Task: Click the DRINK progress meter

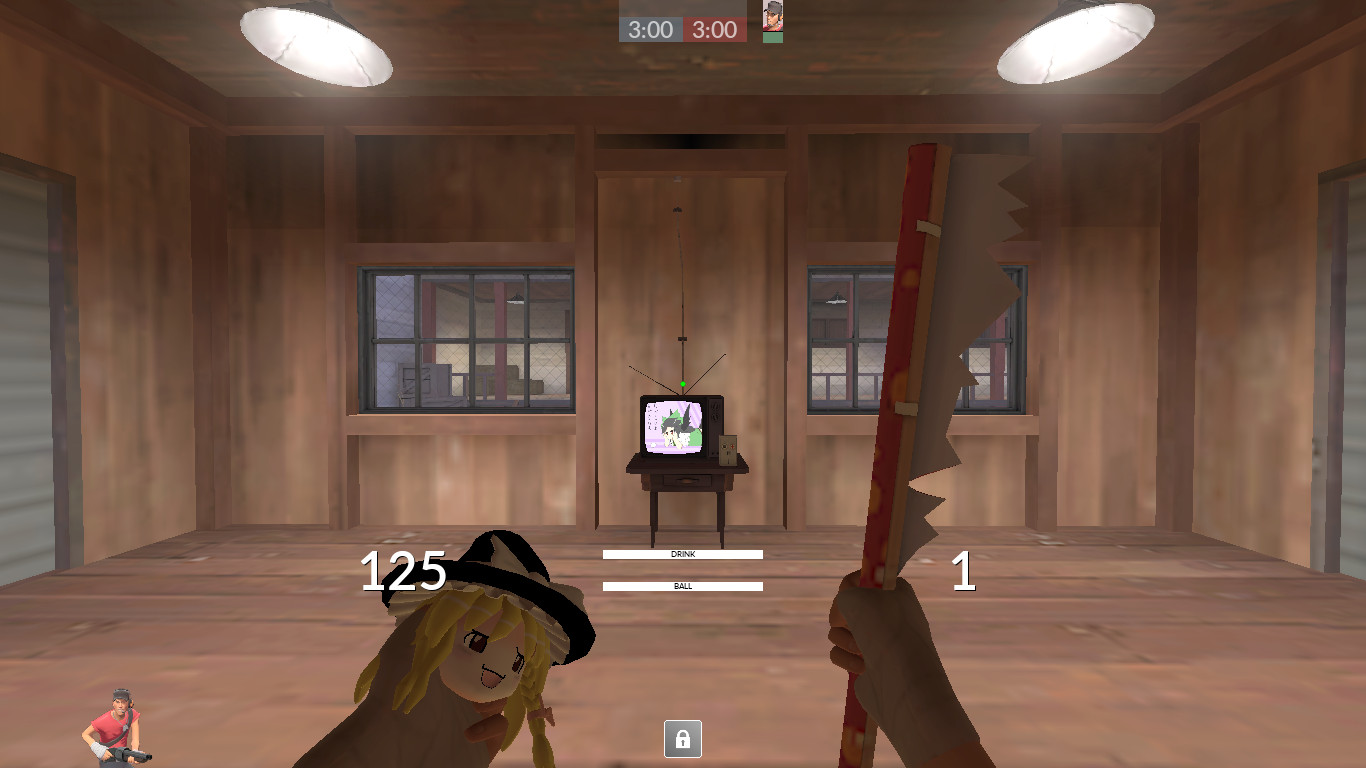Action: click(683, 554)
